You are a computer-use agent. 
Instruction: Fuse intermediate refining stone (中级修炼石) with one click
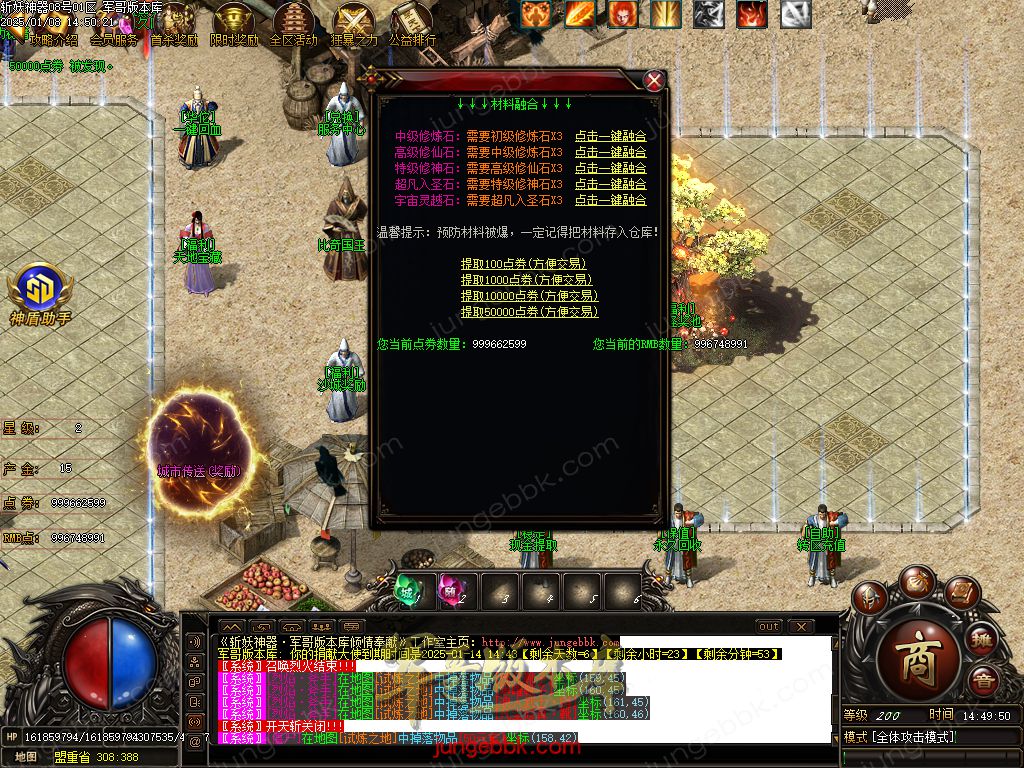point(610,136)
